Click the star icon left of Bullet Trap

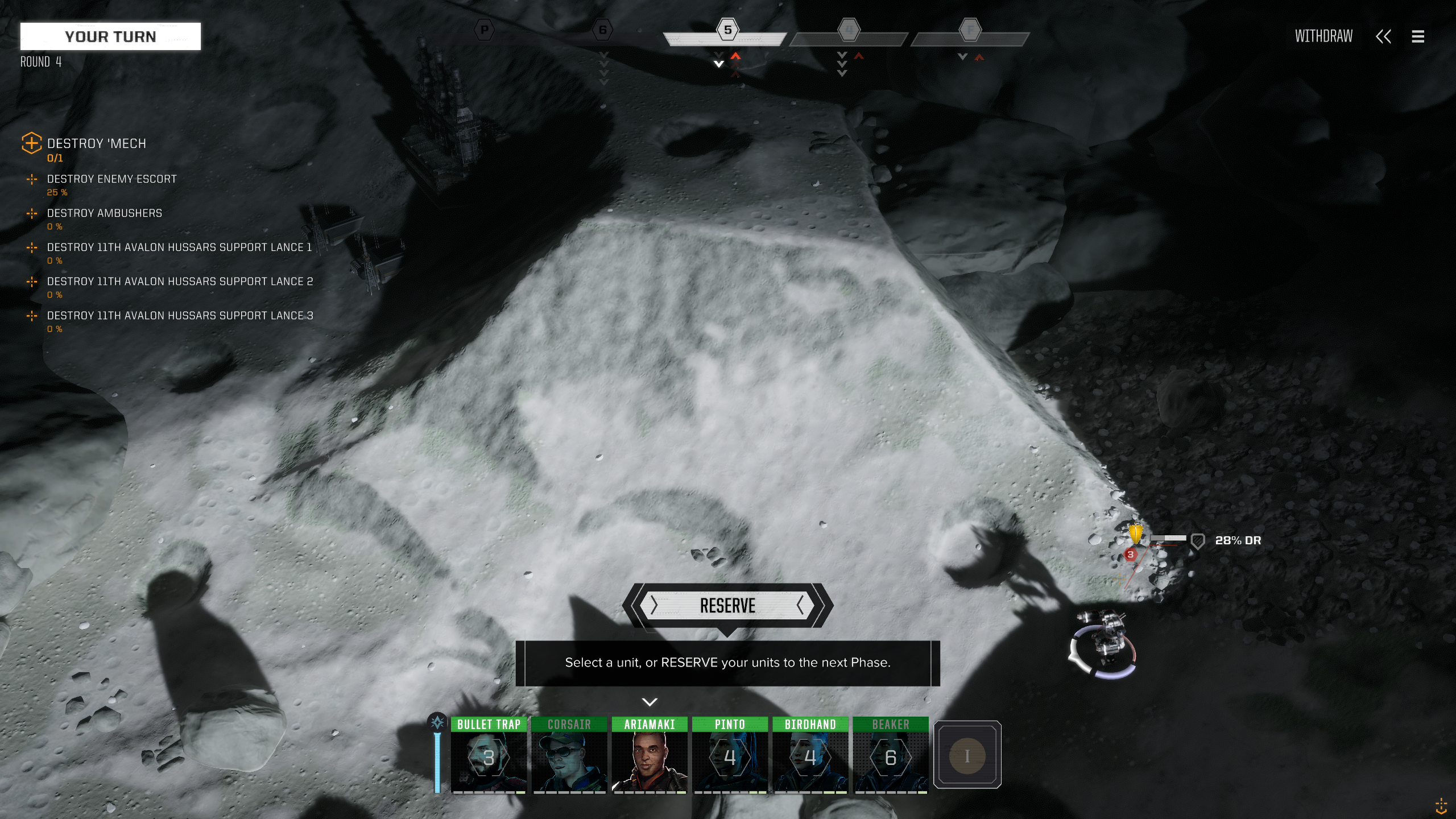click(x=437, y=723)
